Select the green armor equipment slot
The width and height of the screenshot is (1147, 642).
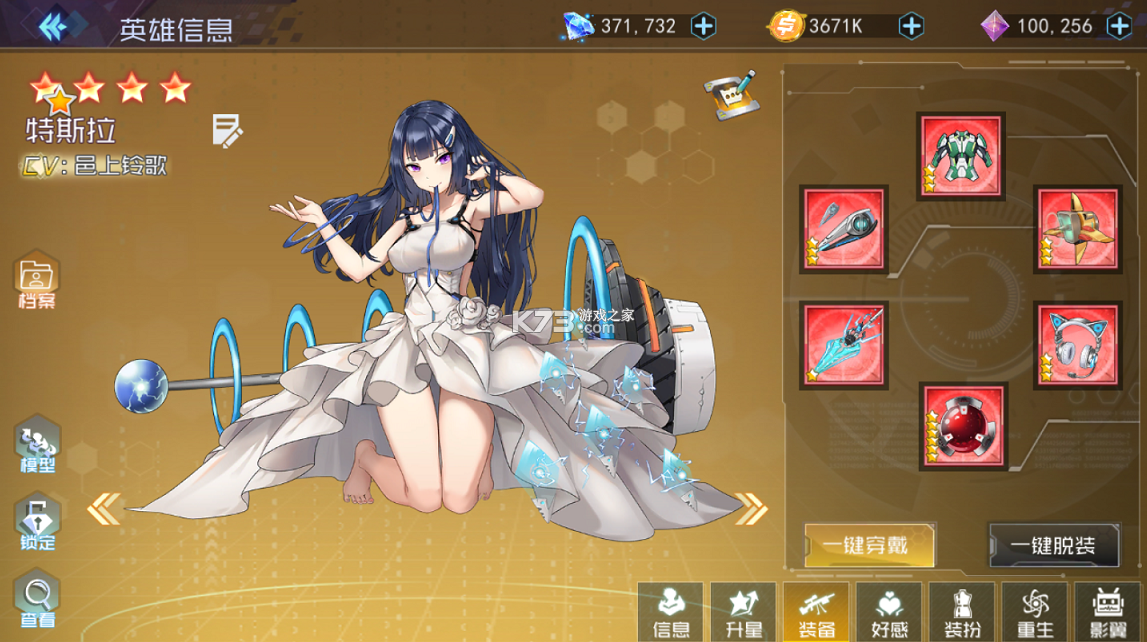click(961, 155)
